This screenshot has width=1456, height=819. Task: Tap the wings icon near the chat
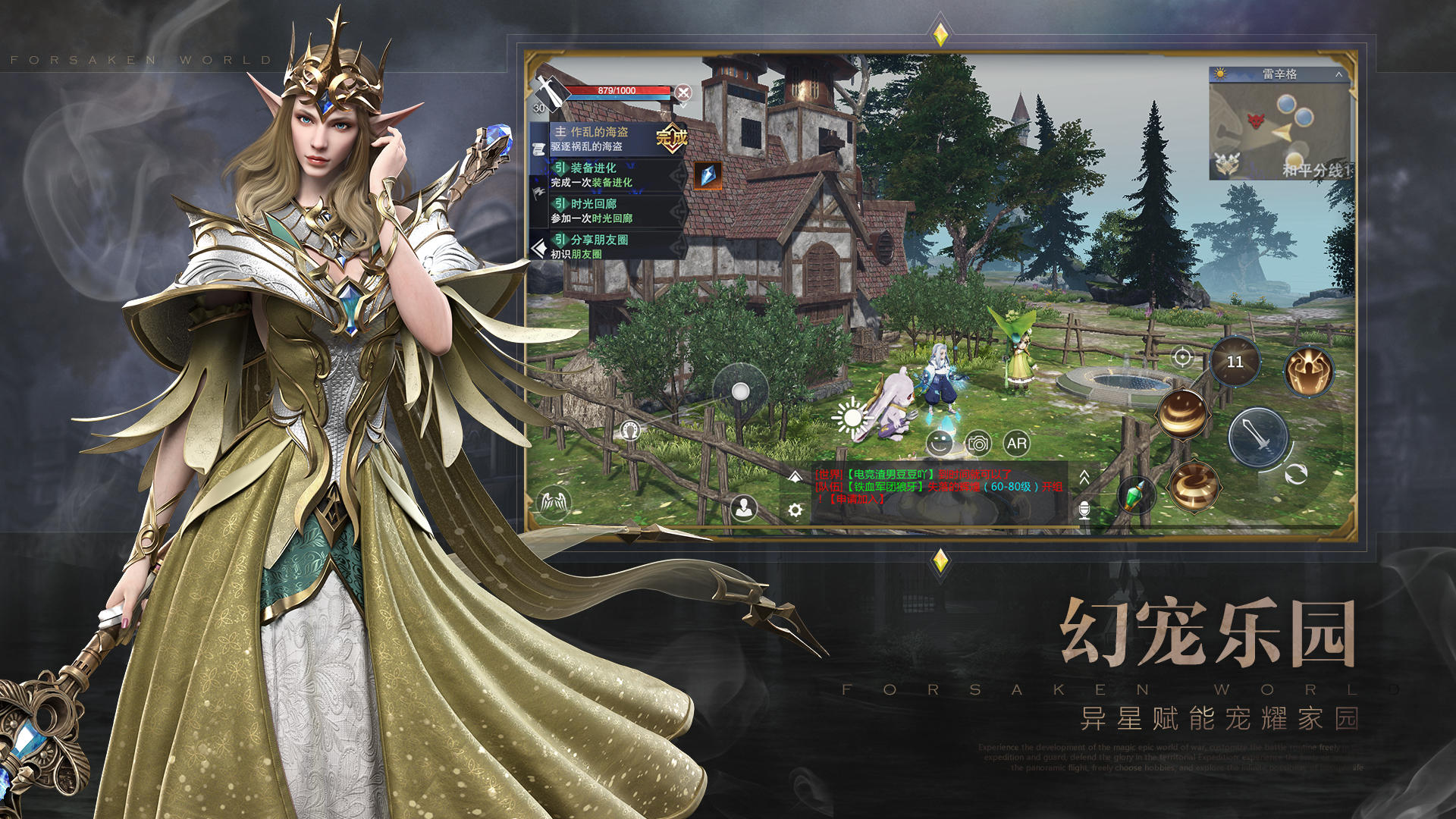pos(554,502)
